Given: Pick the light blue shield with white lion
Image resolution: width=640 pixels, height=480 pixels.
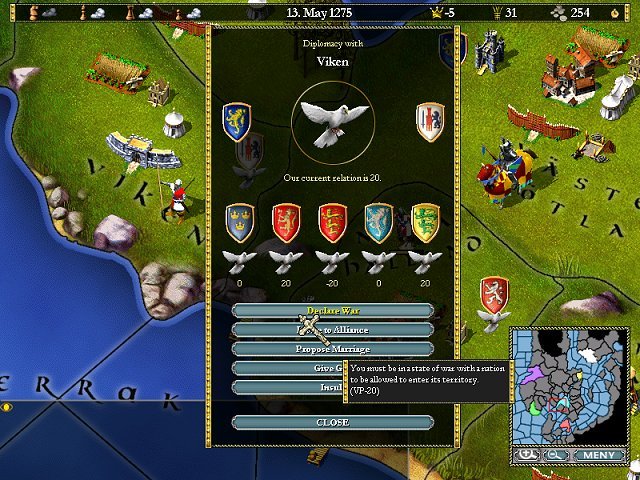Looking at the screenshot, I should click(379, 223).
